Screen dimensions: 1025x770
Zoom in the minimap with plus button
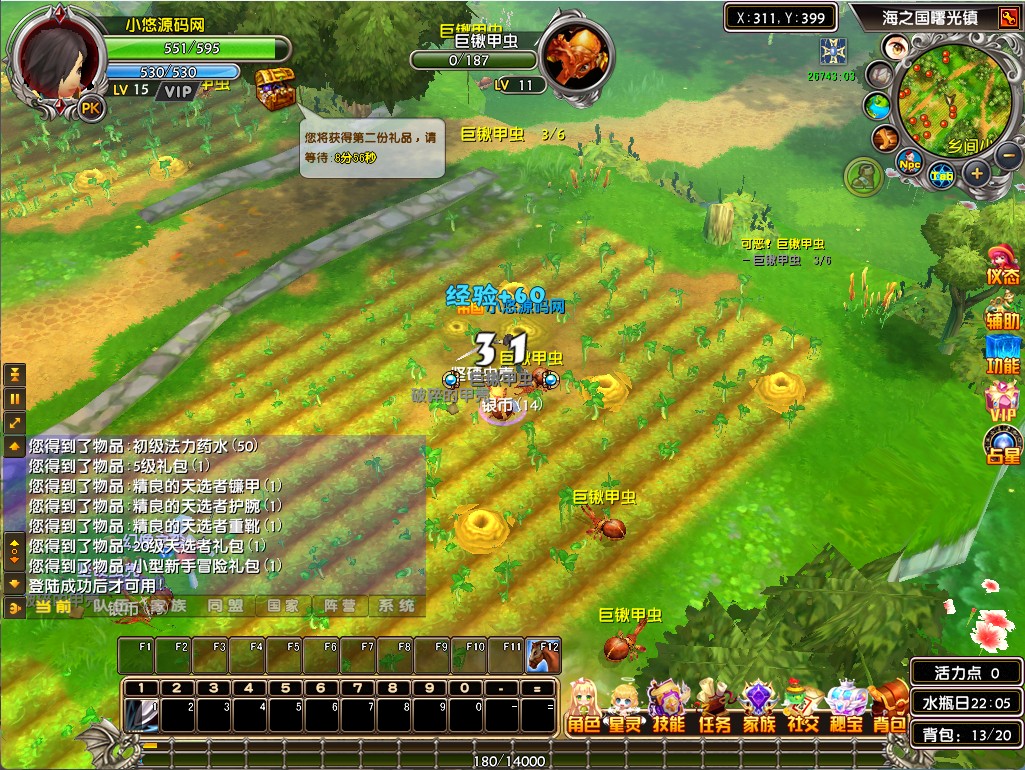pos(977,173)
